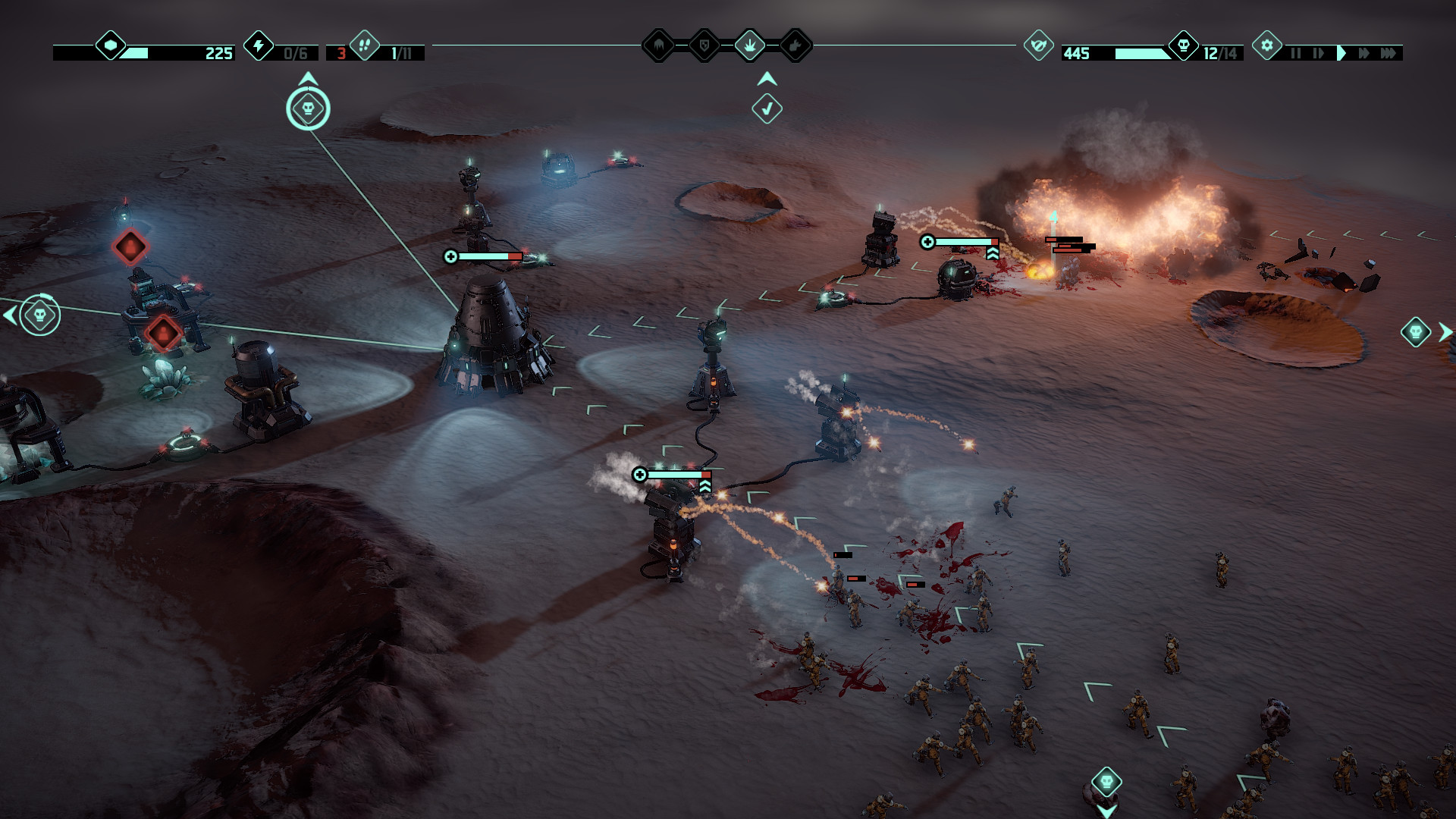The height and width of the screenshot is (819, 1456).
Task: Click the skull wave counter icon beside 12/14
Action: (x=1183, y=45)
